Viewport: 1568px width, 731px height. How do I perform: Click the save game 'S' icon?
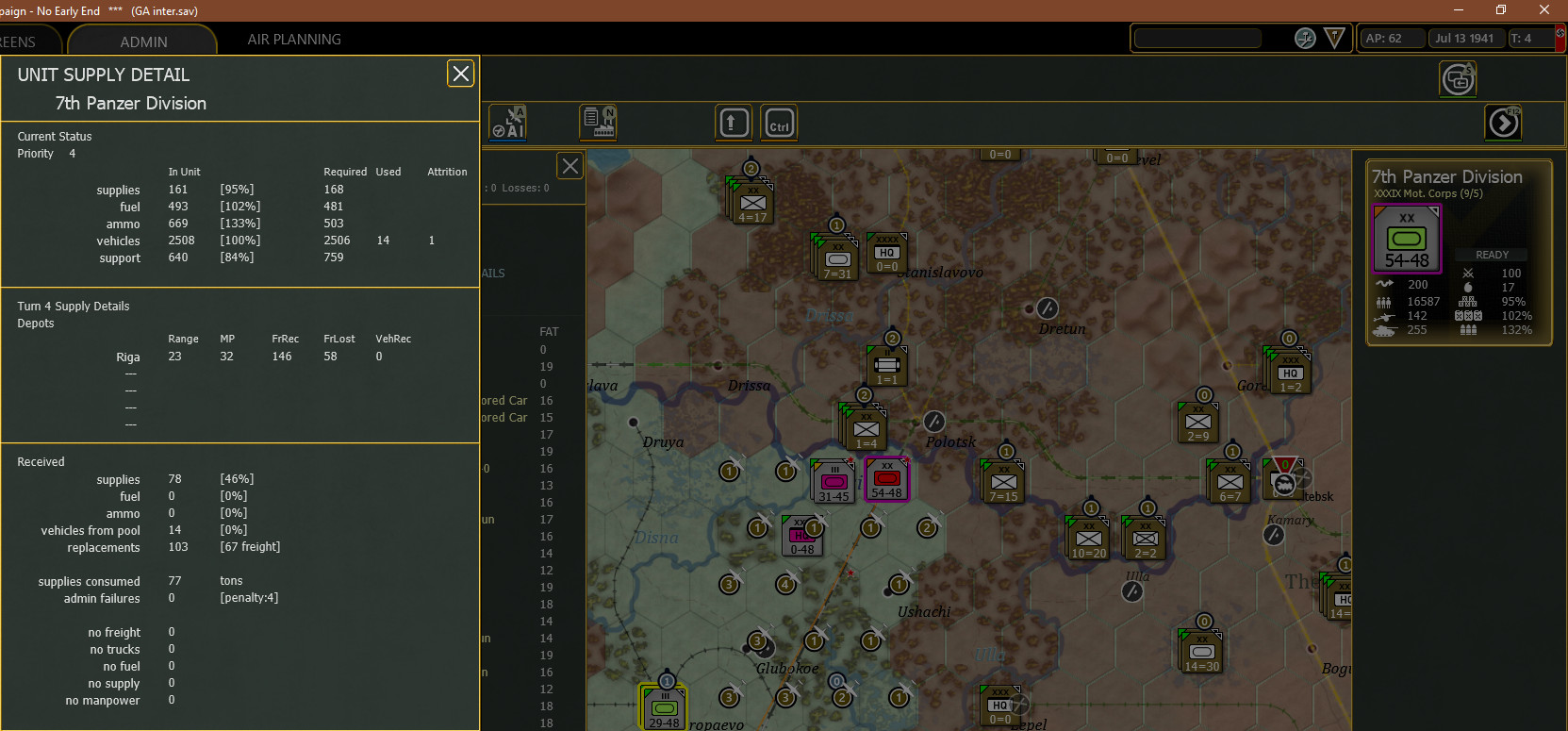(x=1458, y=79)
